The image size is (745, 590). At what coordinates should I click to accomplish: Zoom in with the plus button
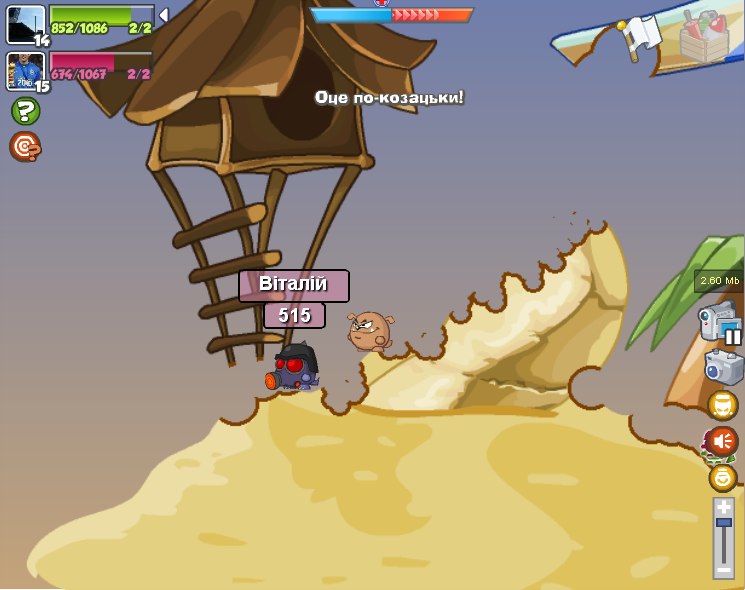tap(723, 507)
